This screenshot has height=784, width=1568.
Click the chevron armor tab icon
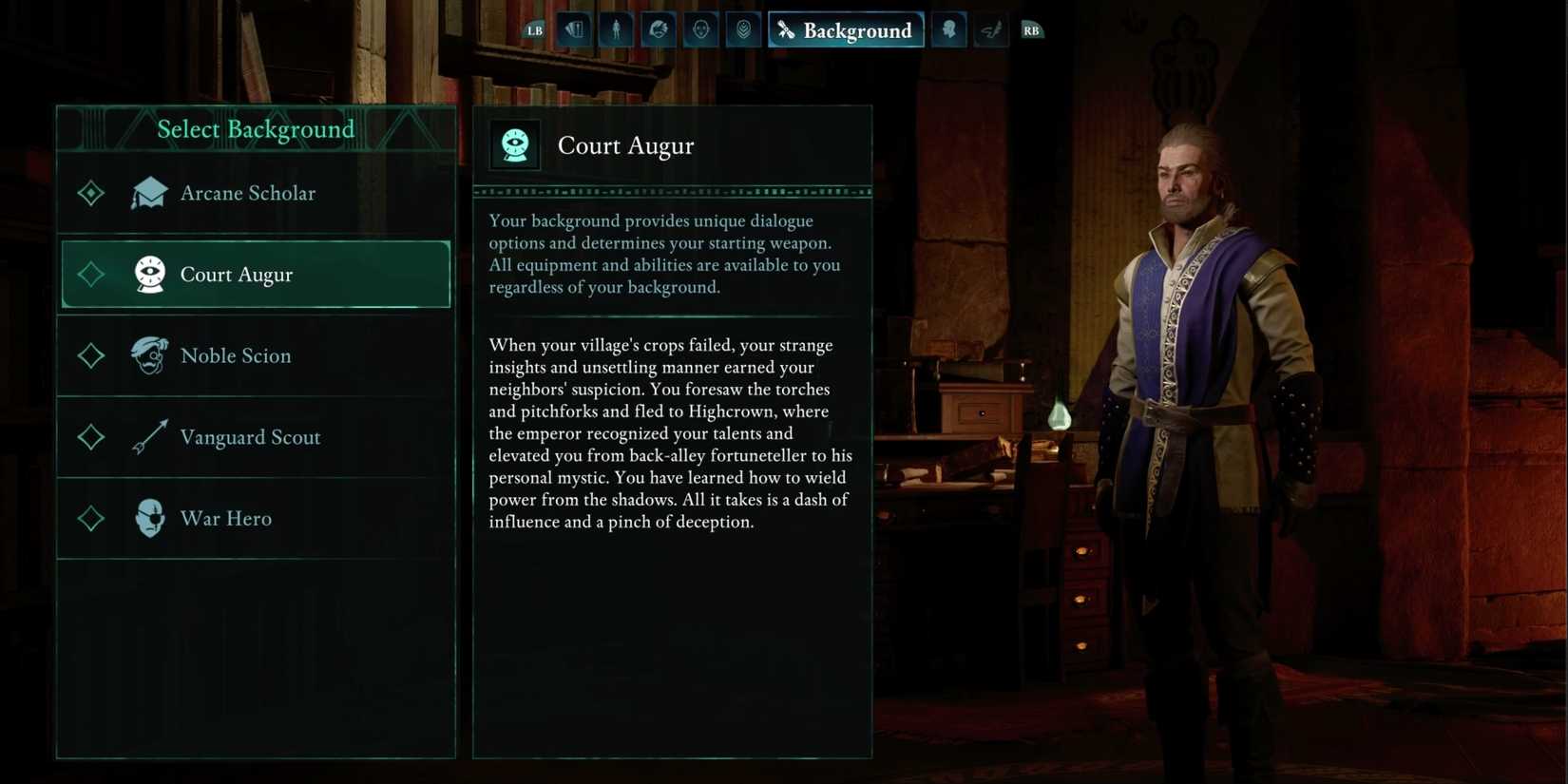click(743, 29)
